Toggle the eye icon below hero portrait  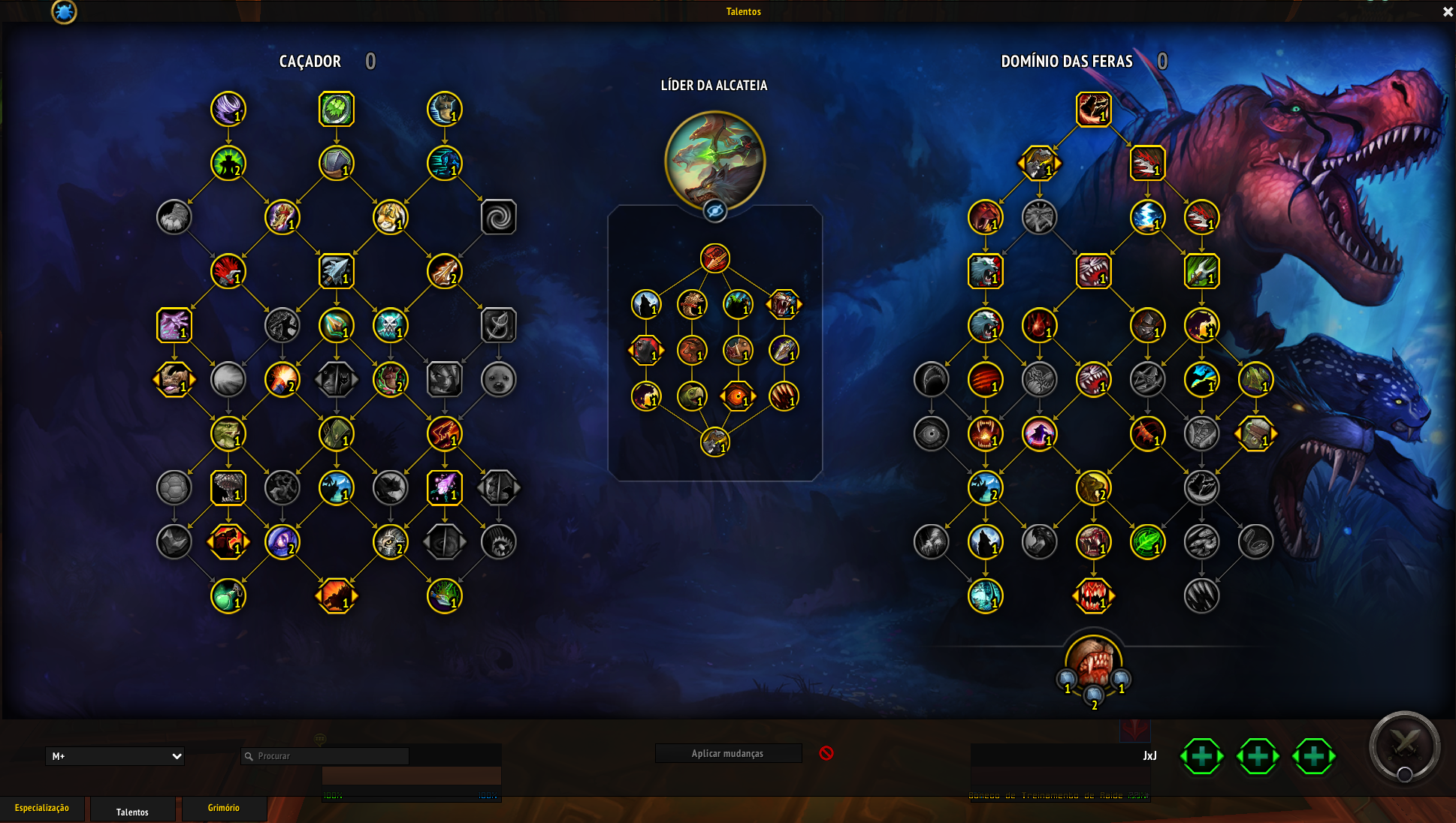coord(714,213)
